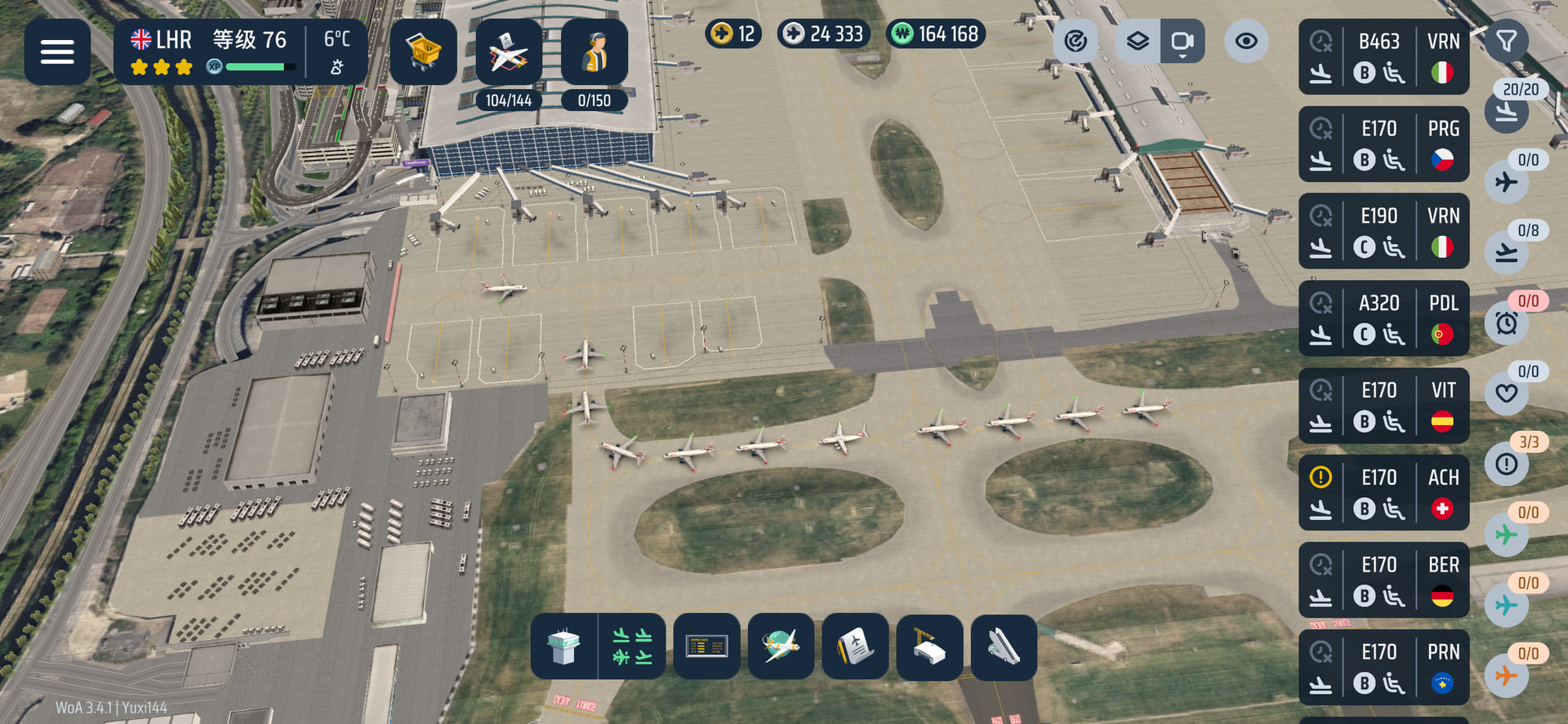Open the flight list filter funnel

click(x=1506, y=40)
